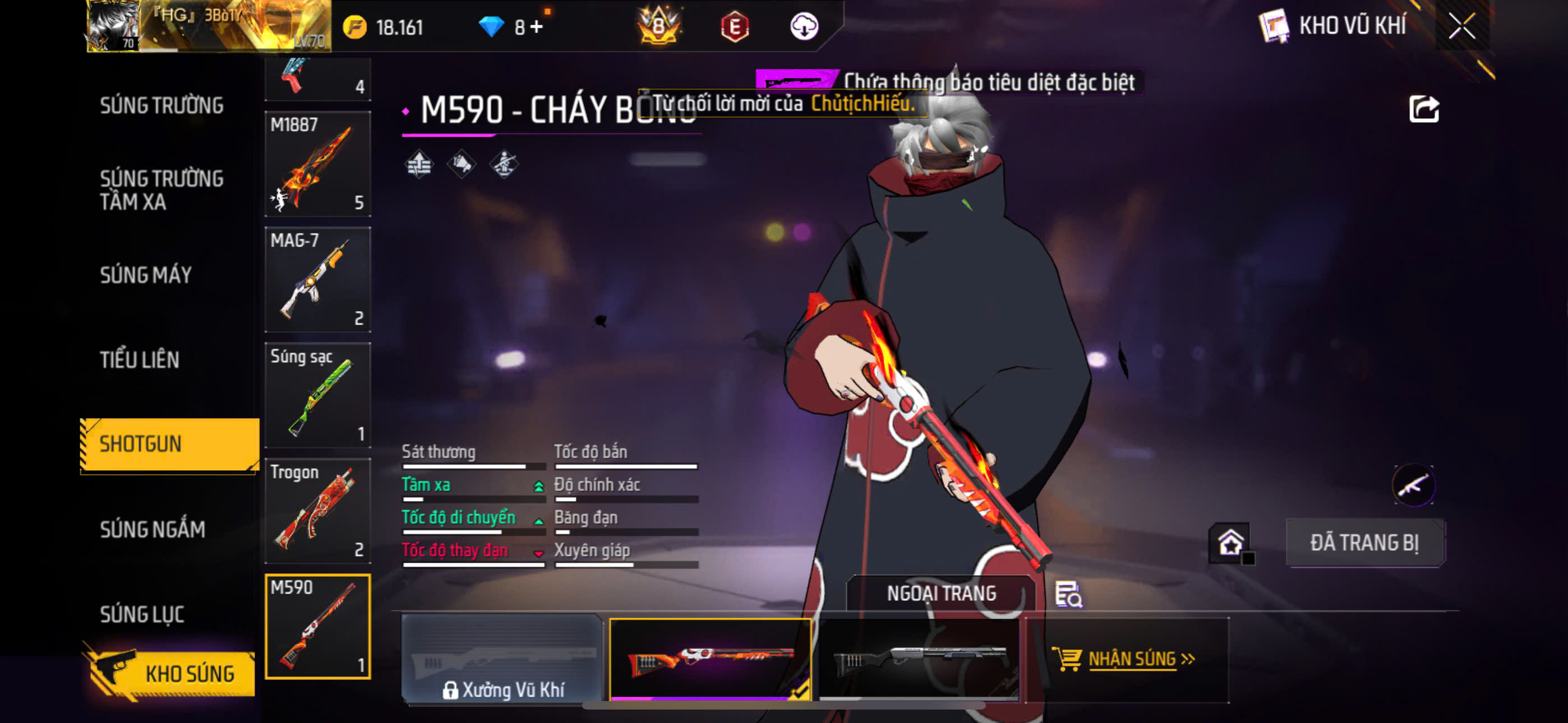Open the Súng Lục category

tap(142, 614)
